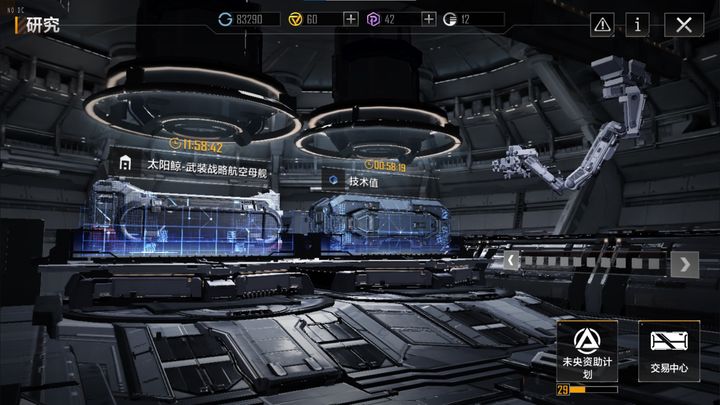The image size is (720, 405).
Task: Show next blueprint with right arrow
Action: point(685,264)
